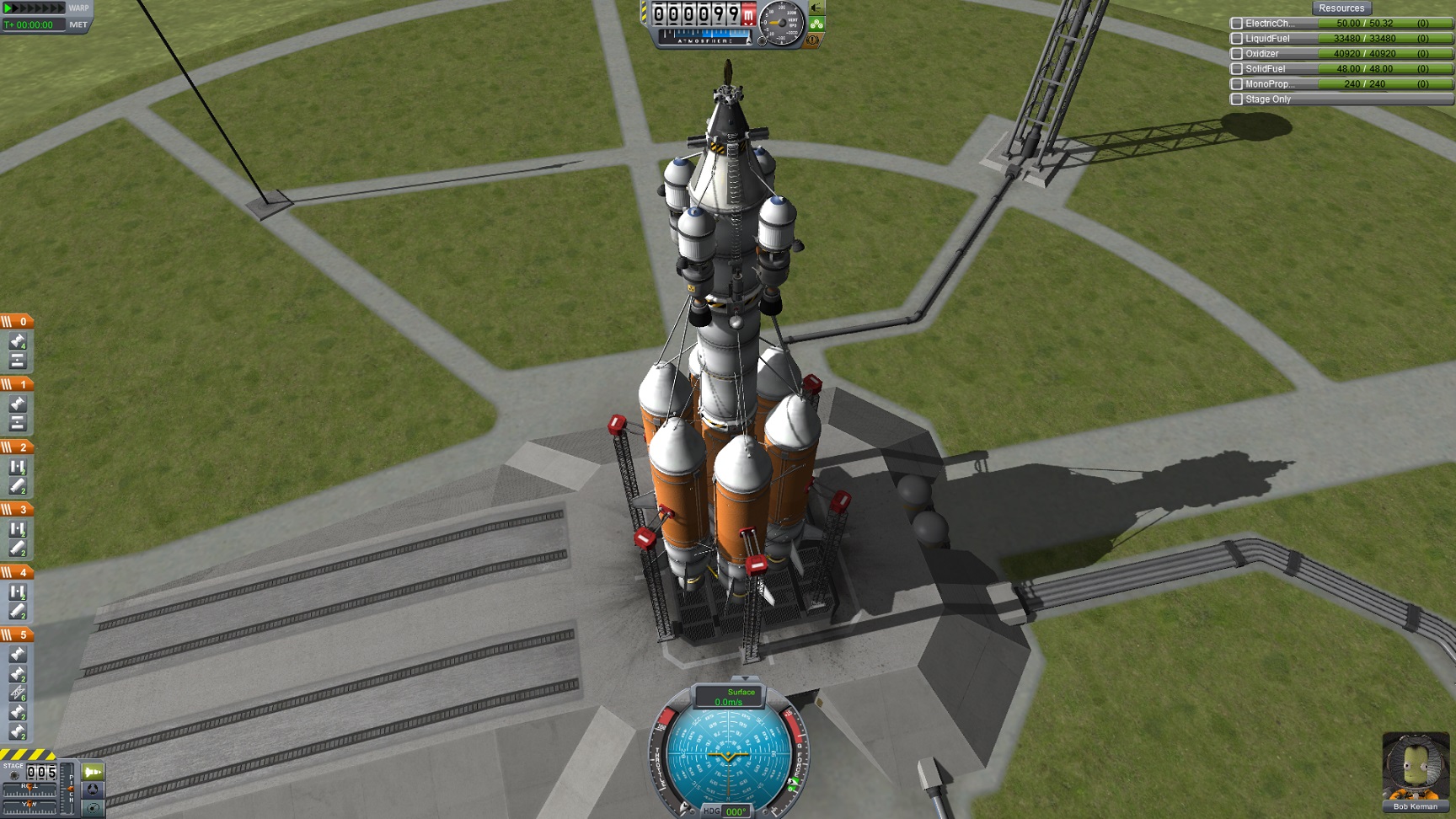The height and width of the screenshot is (819, 1456).
Task: Collapse the navball with the arrow tab
Action: [x=745, y=677]
